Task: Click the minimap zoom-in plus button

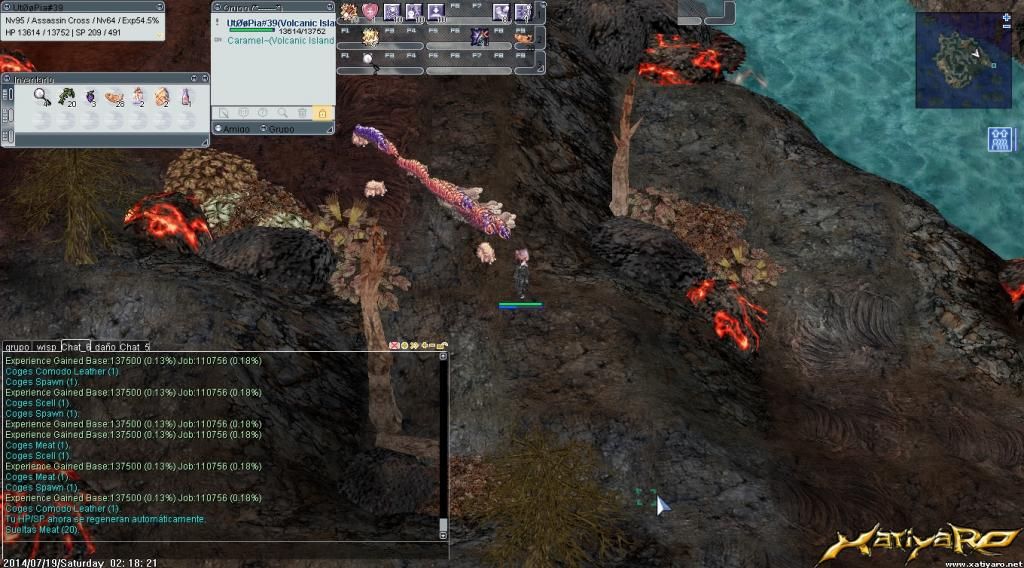Action: tap(1005, 18)
